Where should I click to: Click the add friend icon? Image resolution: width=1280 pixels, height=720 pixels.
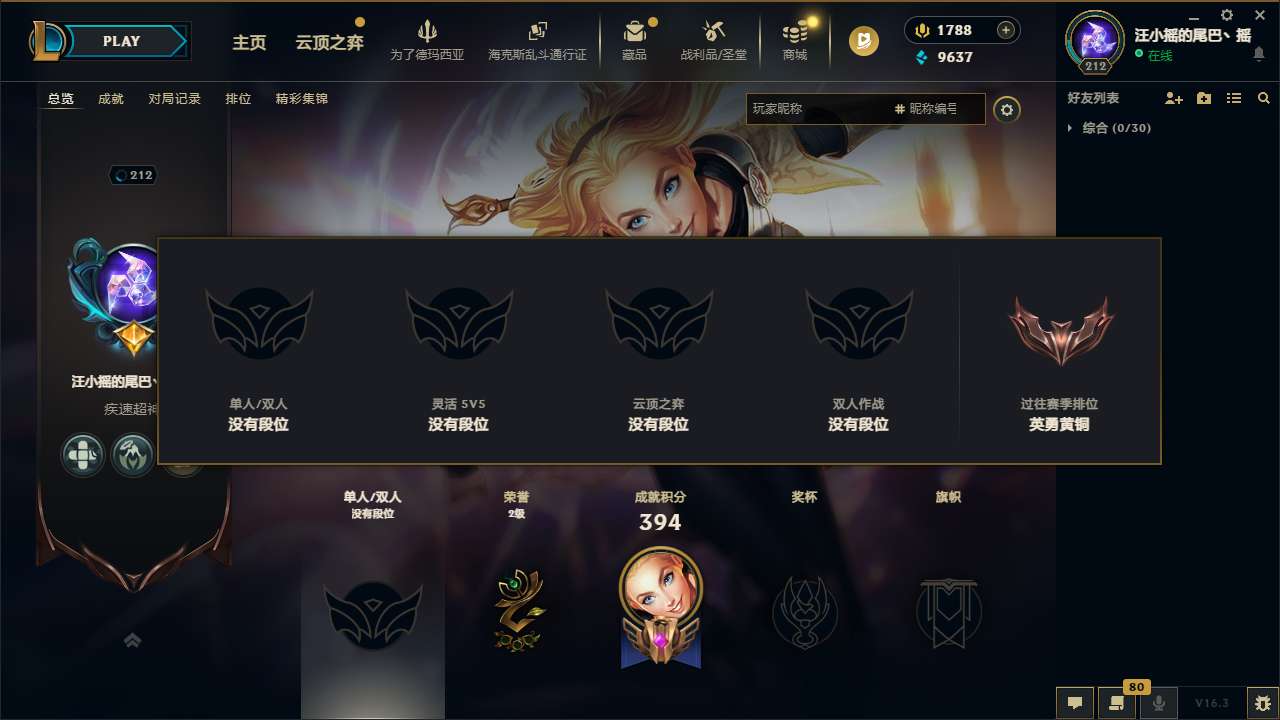(1174, 98)
